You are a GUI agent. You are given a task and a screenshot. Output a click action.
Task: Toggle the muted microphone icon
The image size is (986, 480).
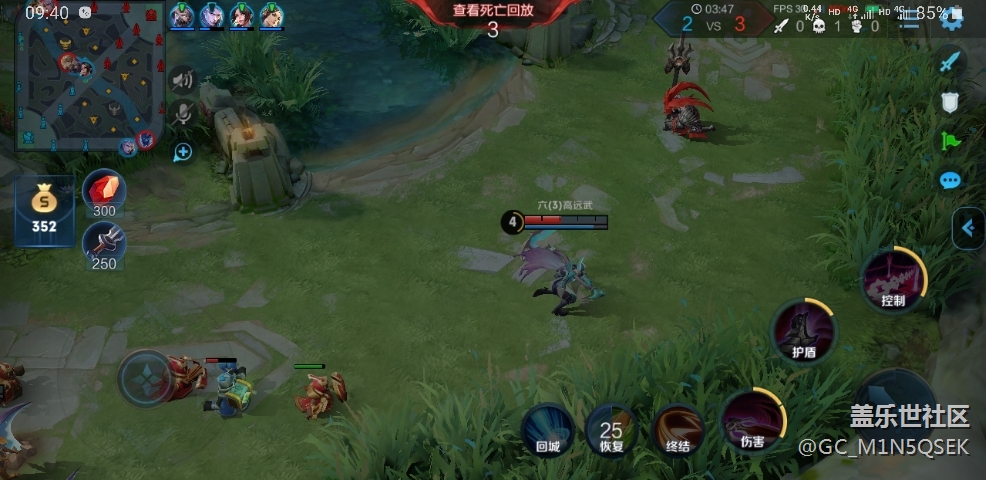click(x=182, y=115)
